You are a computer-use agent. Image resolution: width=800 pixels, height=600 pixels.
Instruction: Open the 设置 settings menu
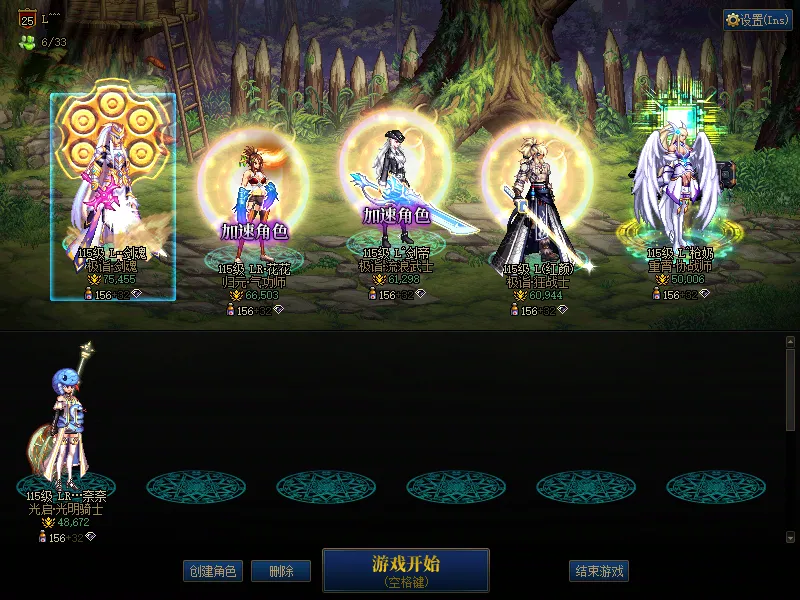[757, 20]
